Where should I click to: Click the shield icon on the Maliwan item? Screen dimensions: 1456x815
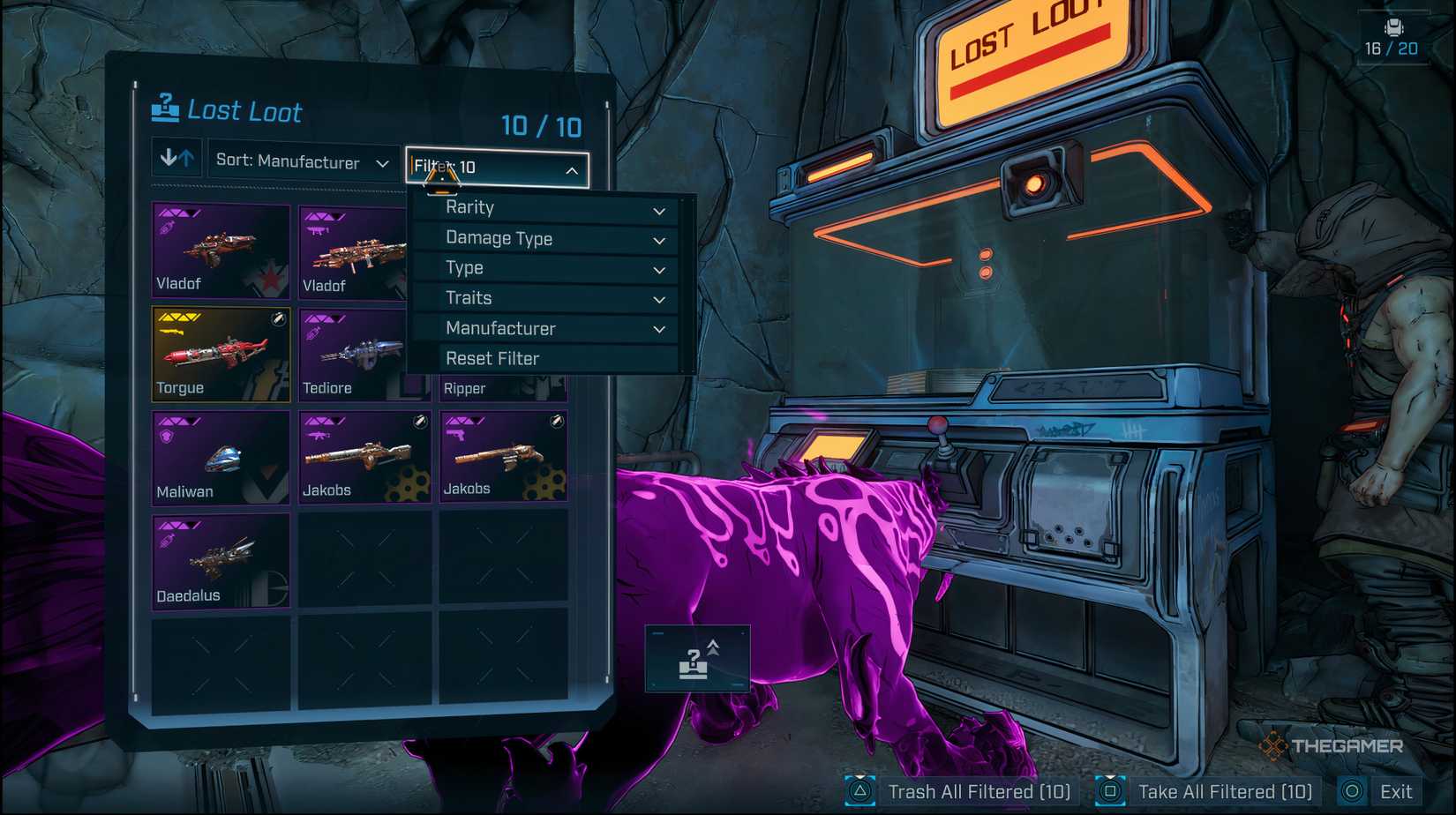pyautogui.click(x=167, y=436)
